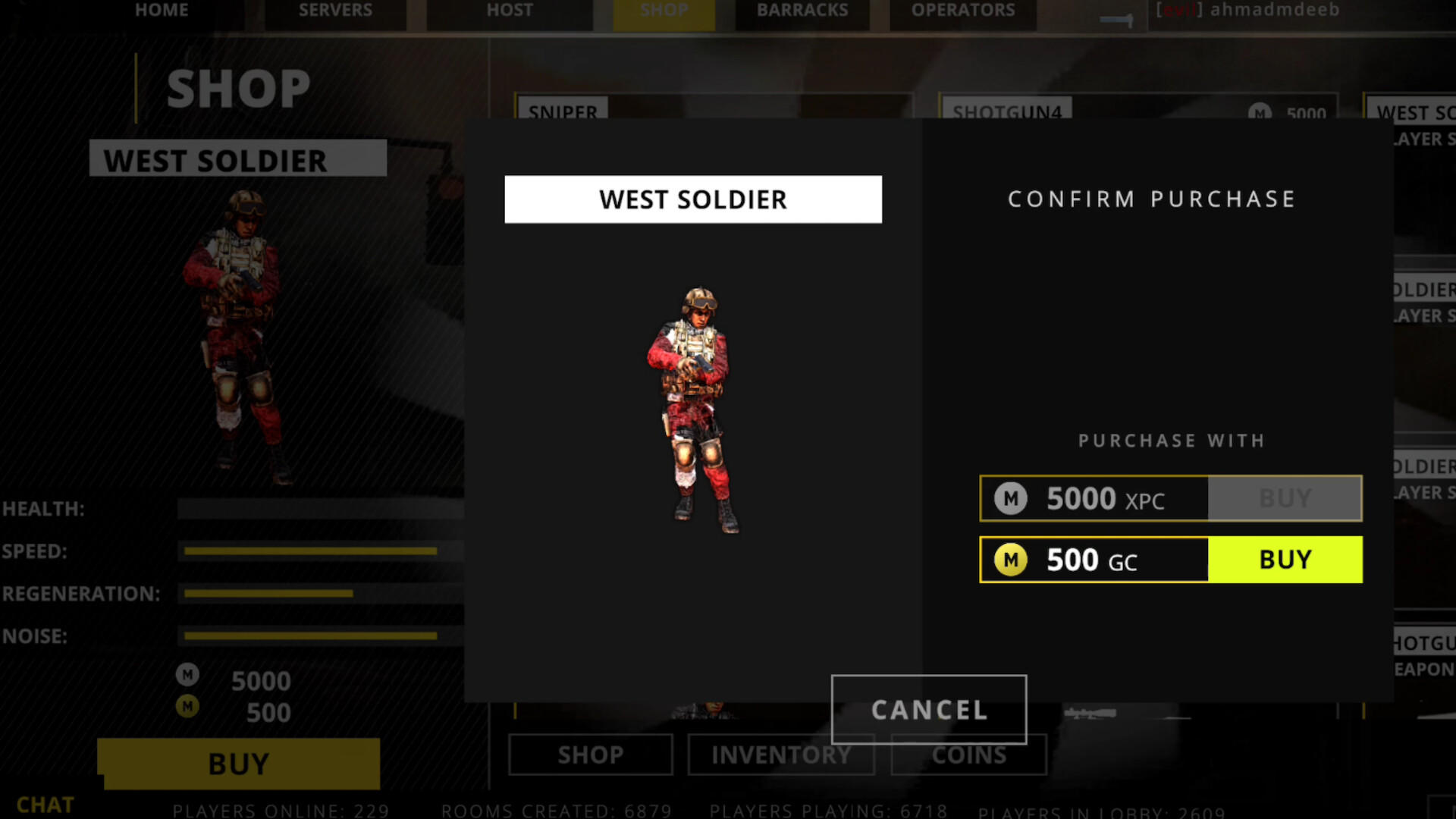The image size is (1456, 819).
Task: Open the CHAT panel
Action: 45,804
